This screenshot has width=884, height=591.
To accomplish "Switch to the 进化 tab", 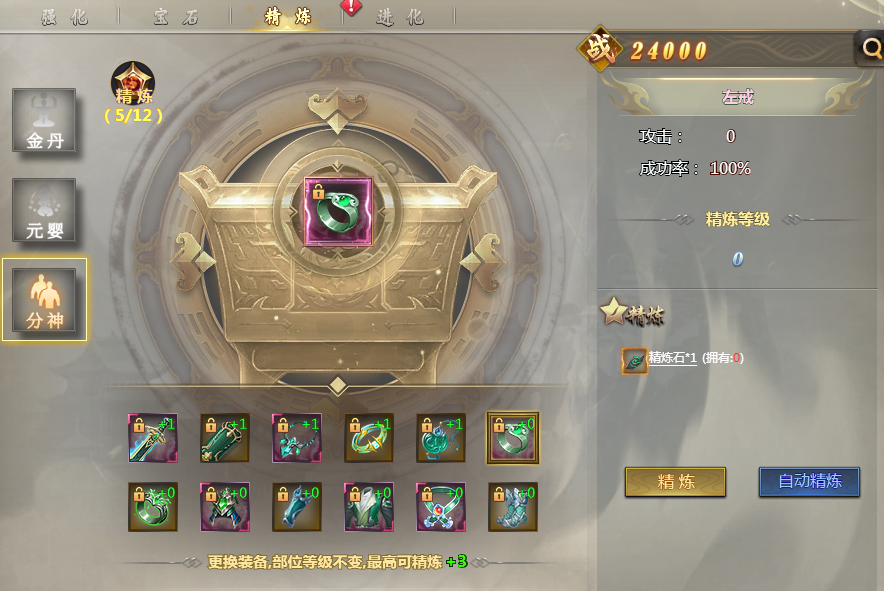I will 400,17.
